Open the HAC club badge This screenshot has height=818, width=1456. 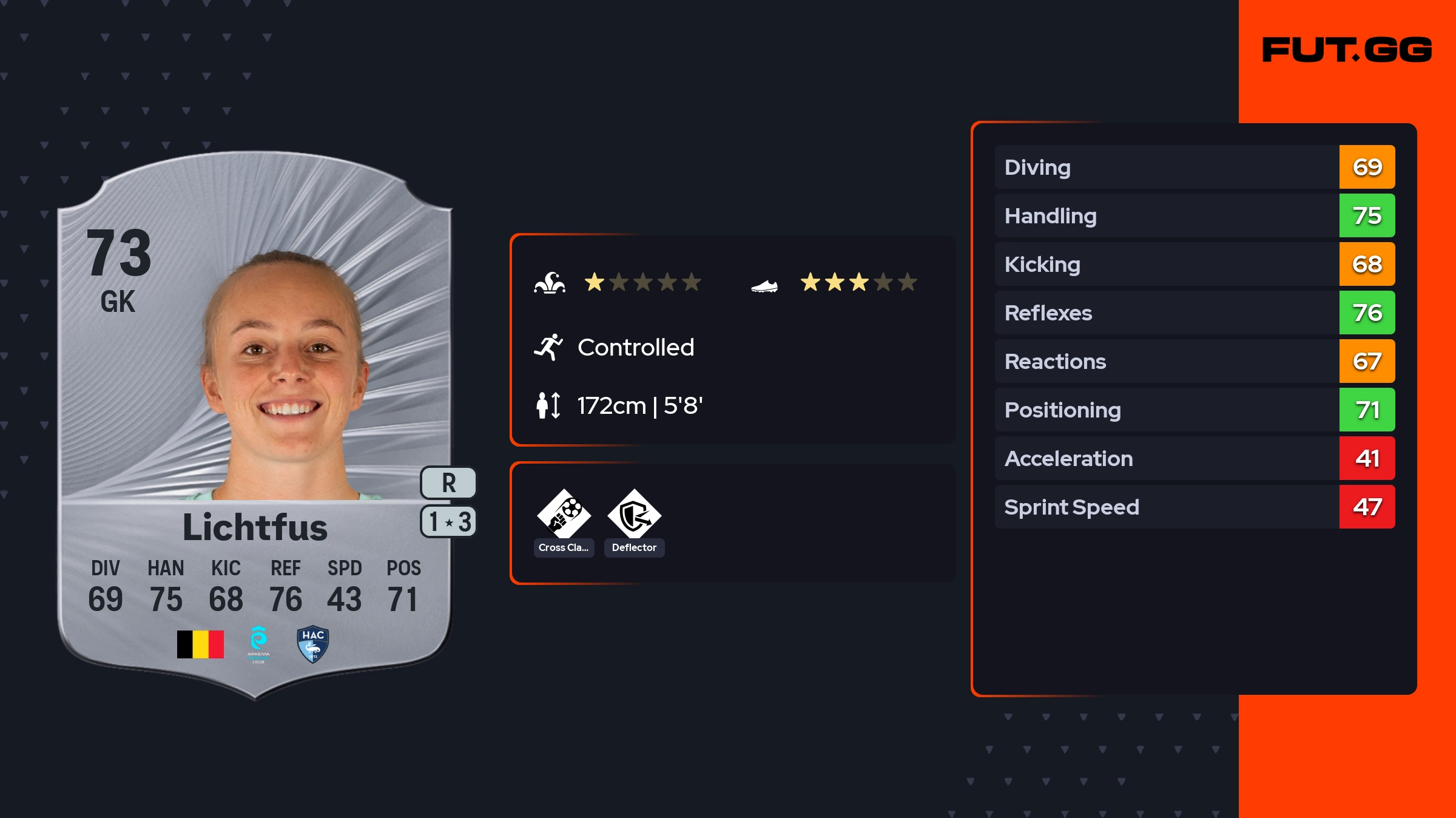click(x=313, y=644)
